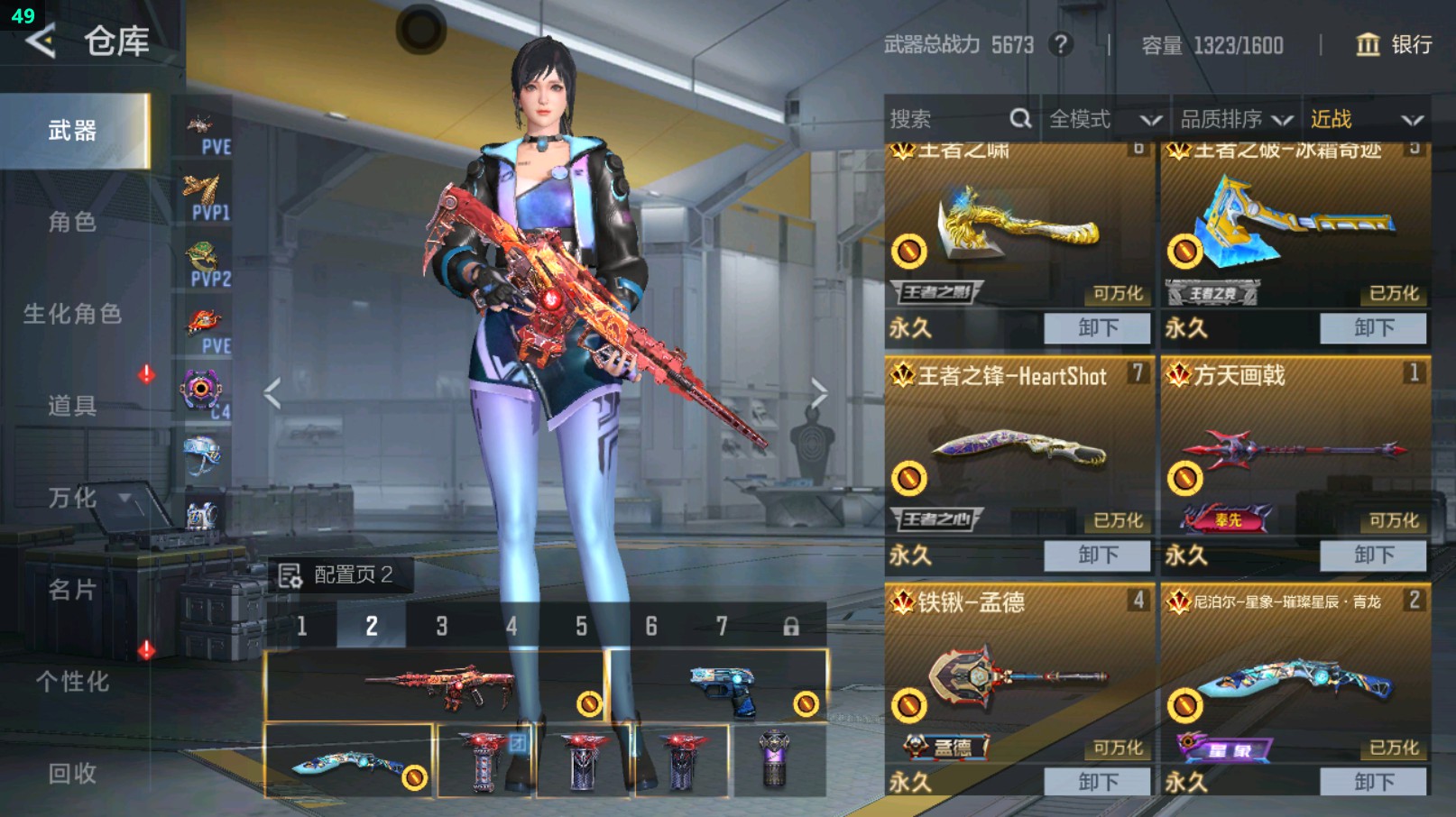Go back from the 仓库 screen

[x=41, y=41]
